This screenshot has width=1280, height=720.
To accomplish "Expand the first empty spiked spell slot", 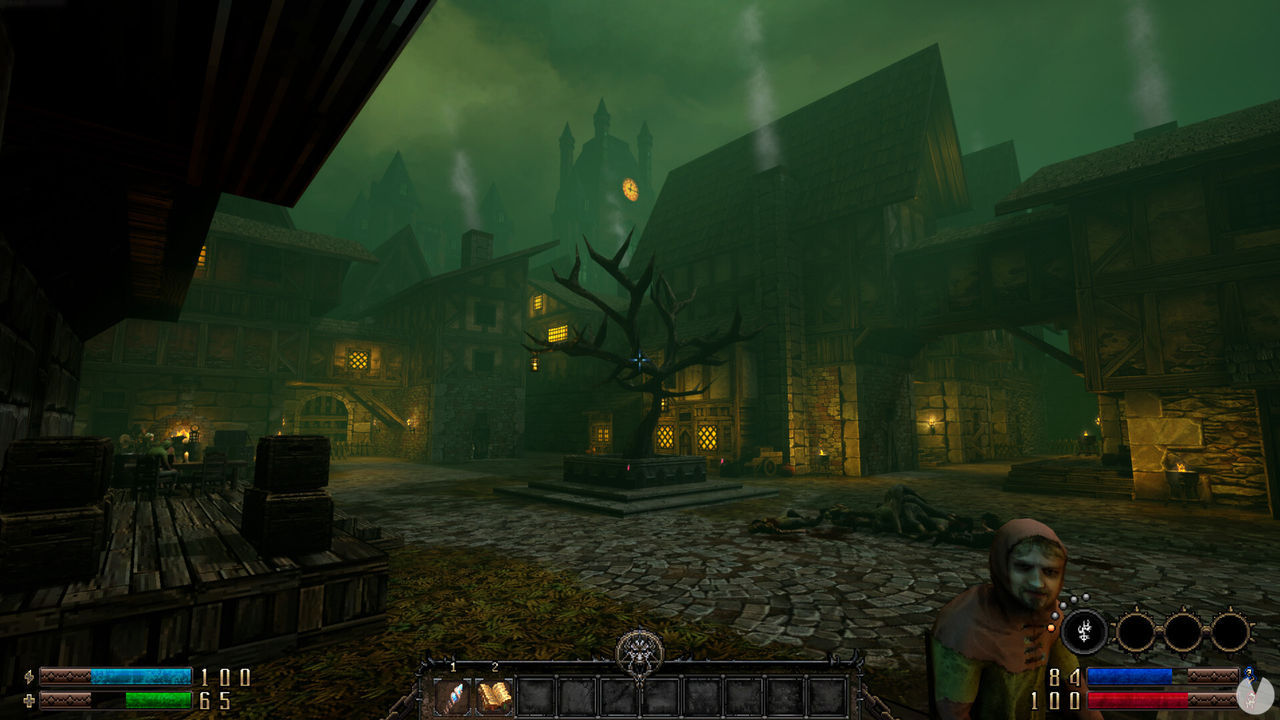I will coord(1136,630).
